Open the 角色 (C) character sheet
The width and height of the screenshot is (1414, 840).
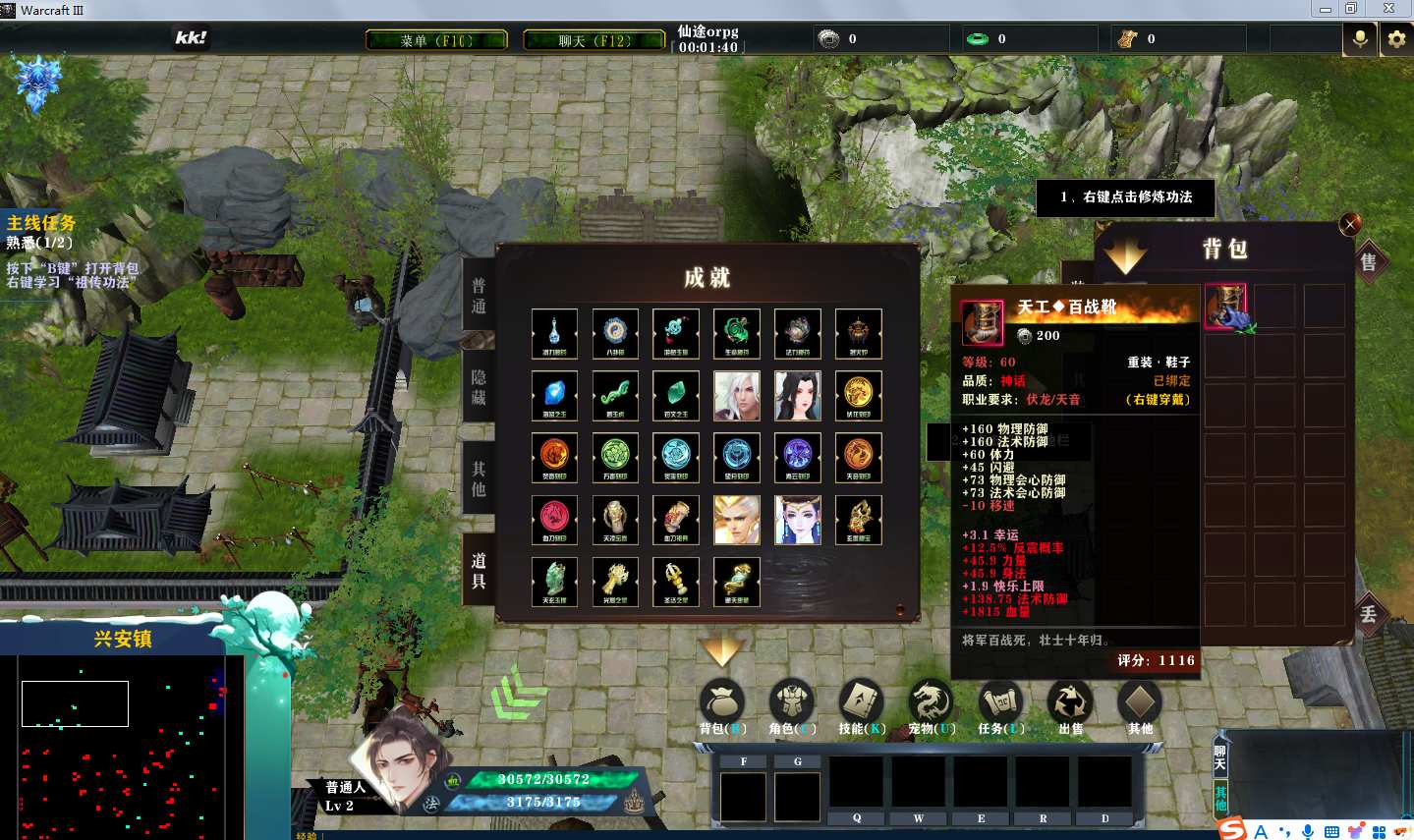pos(792,705)
